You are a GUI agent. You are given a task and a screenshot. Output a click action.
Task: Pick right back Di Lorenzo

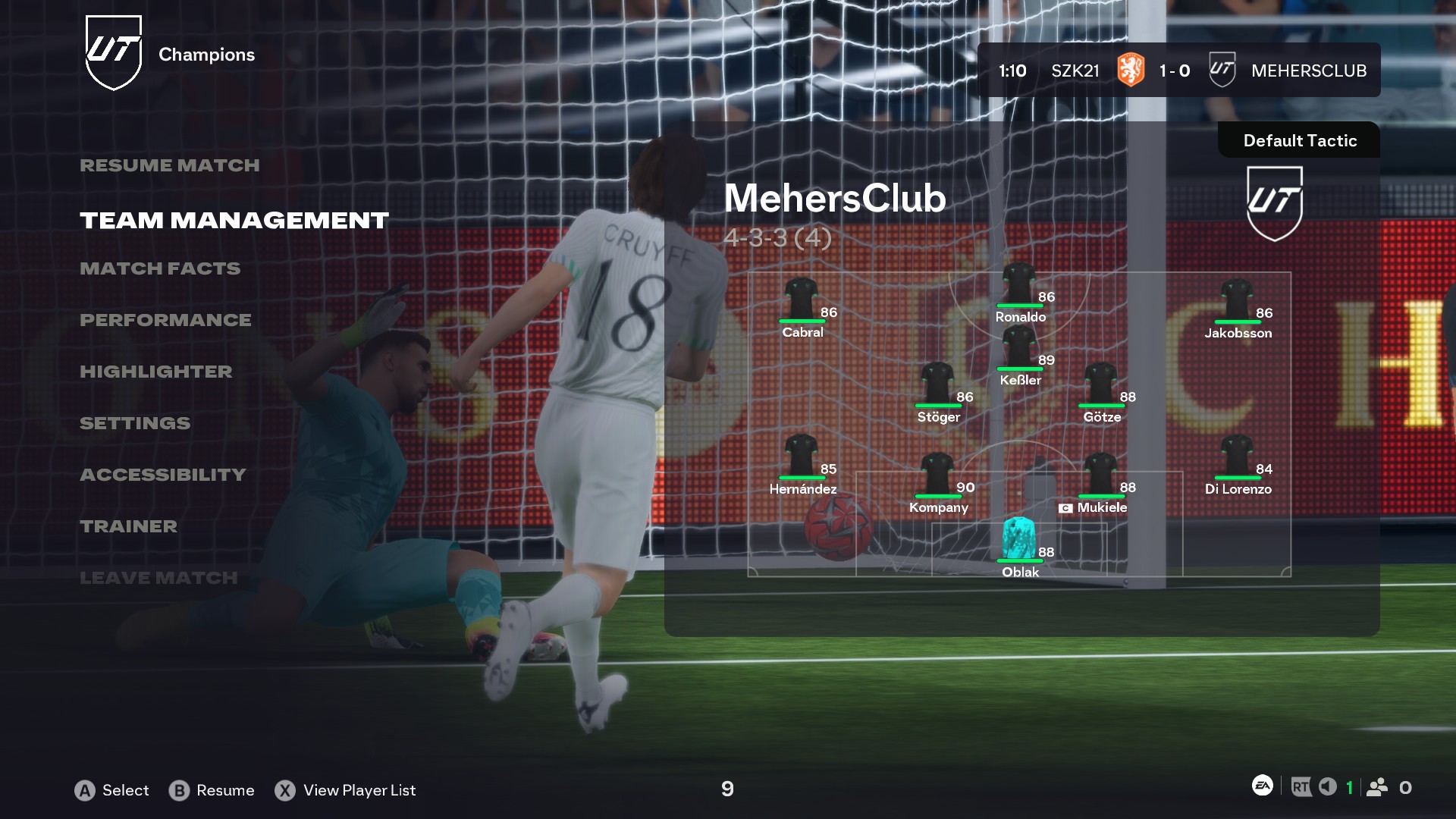(x=1237, y=457)
